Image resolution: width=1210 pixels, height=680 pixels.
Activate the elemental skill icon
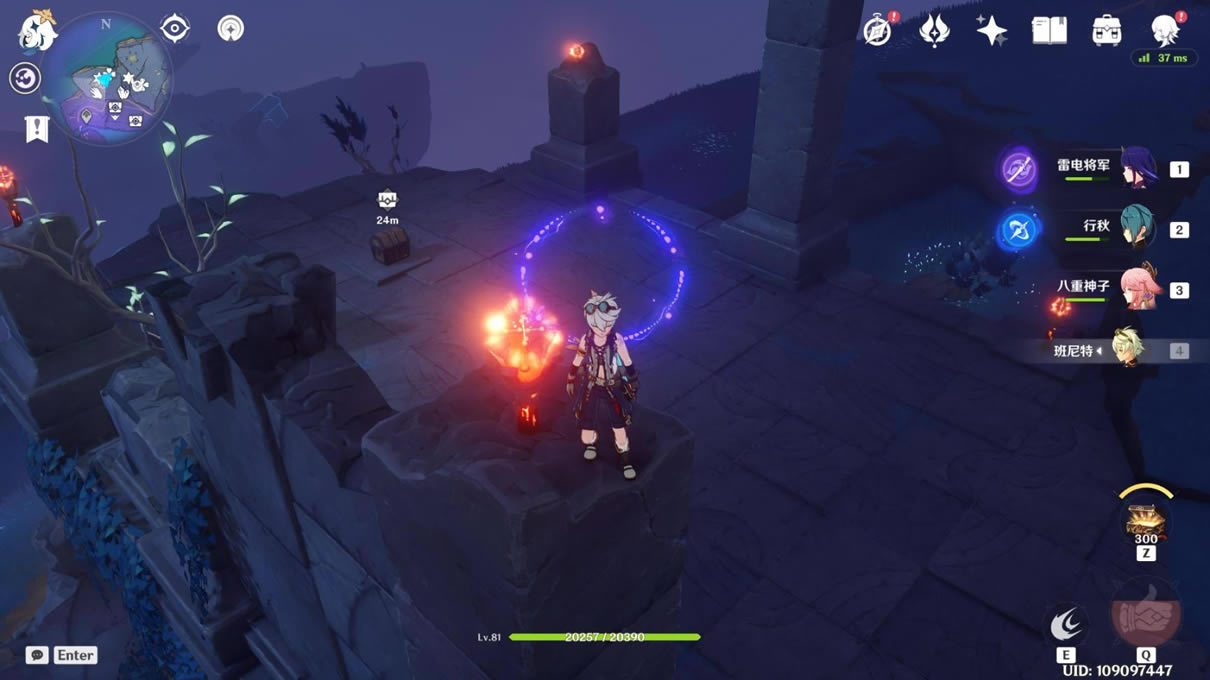tap(1066, 625)
